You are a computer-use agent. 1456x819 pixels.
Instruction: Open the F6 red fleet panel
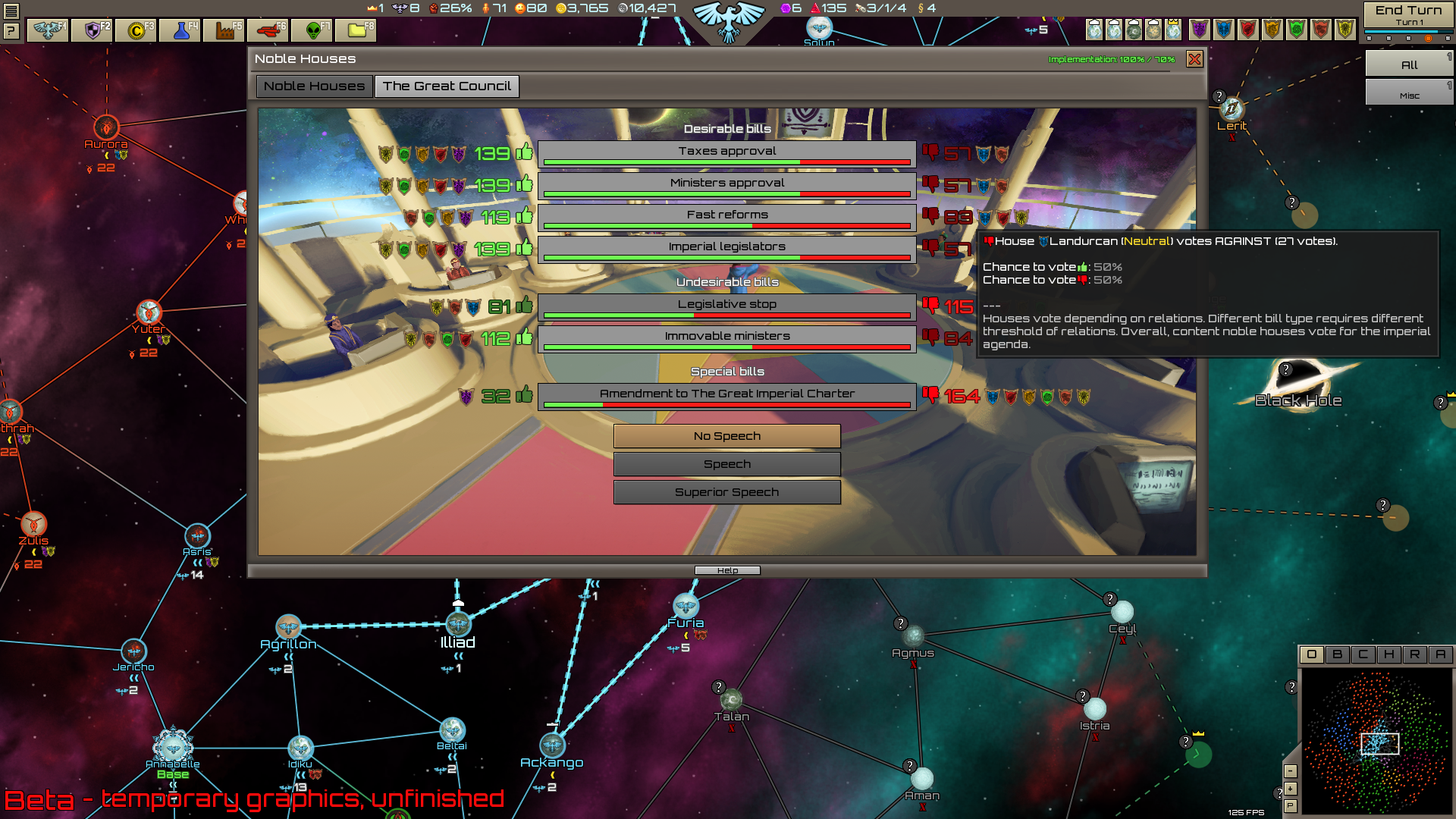pos(270,31)
